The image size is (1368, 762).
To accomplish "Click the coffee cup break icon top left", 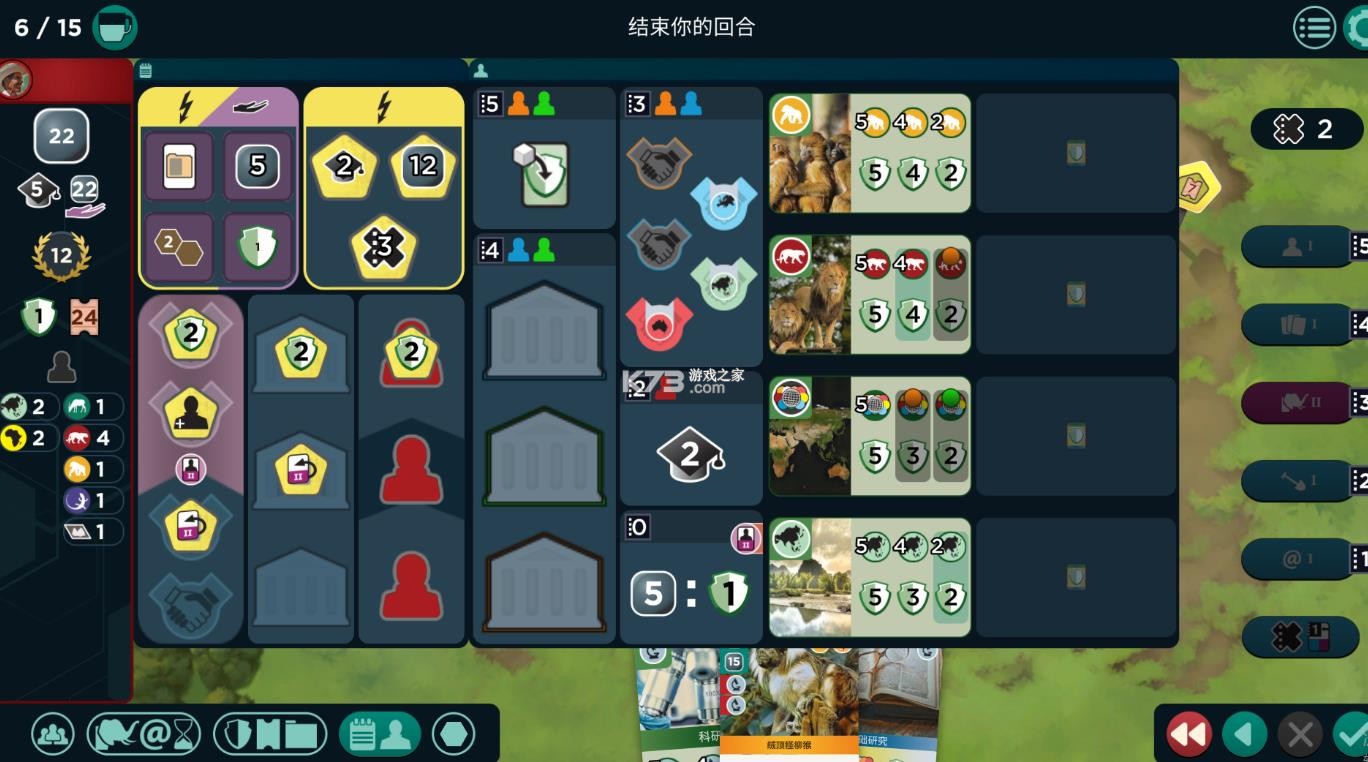I will 115,27.
